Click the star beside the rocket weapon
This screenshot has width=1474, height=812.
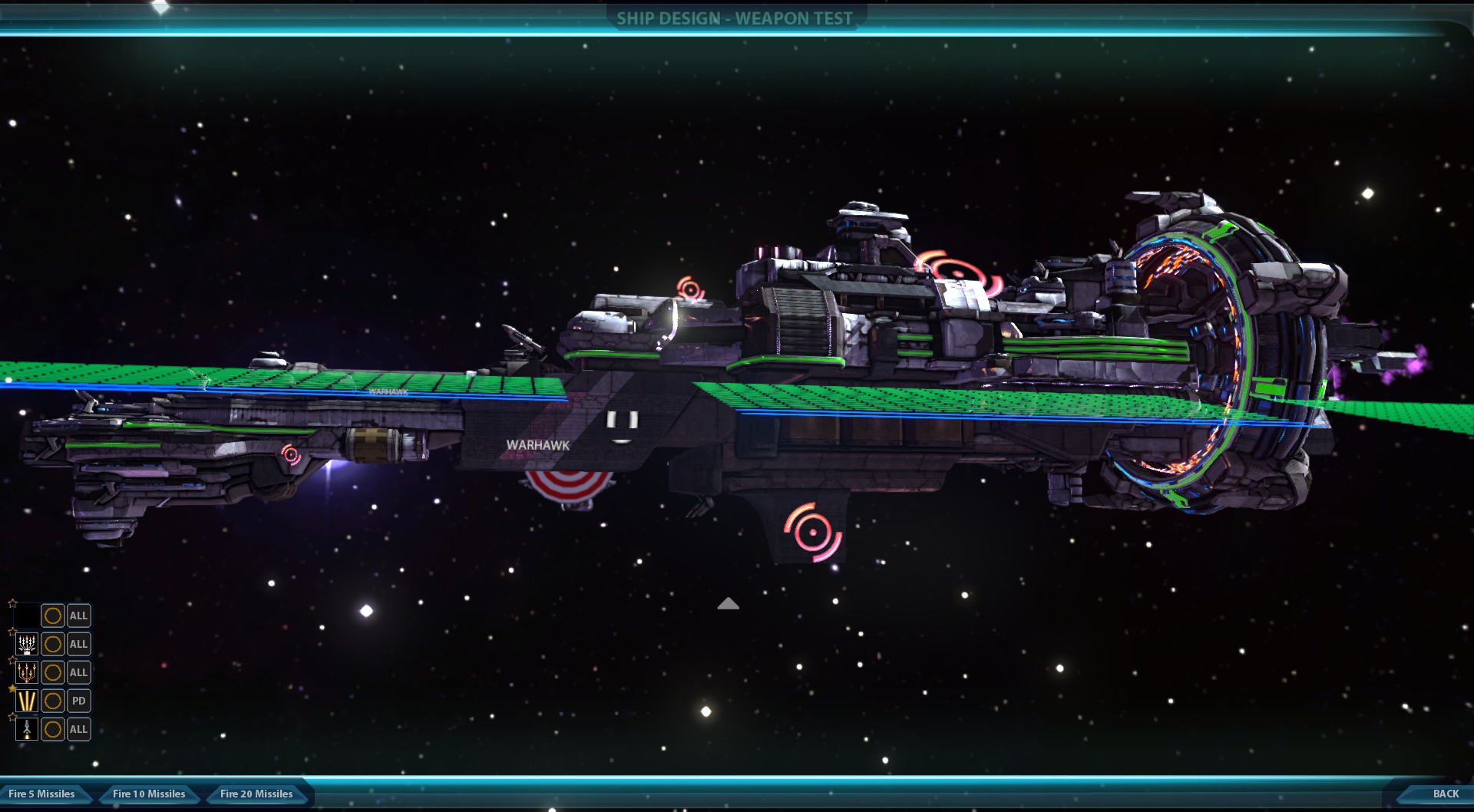12,716
